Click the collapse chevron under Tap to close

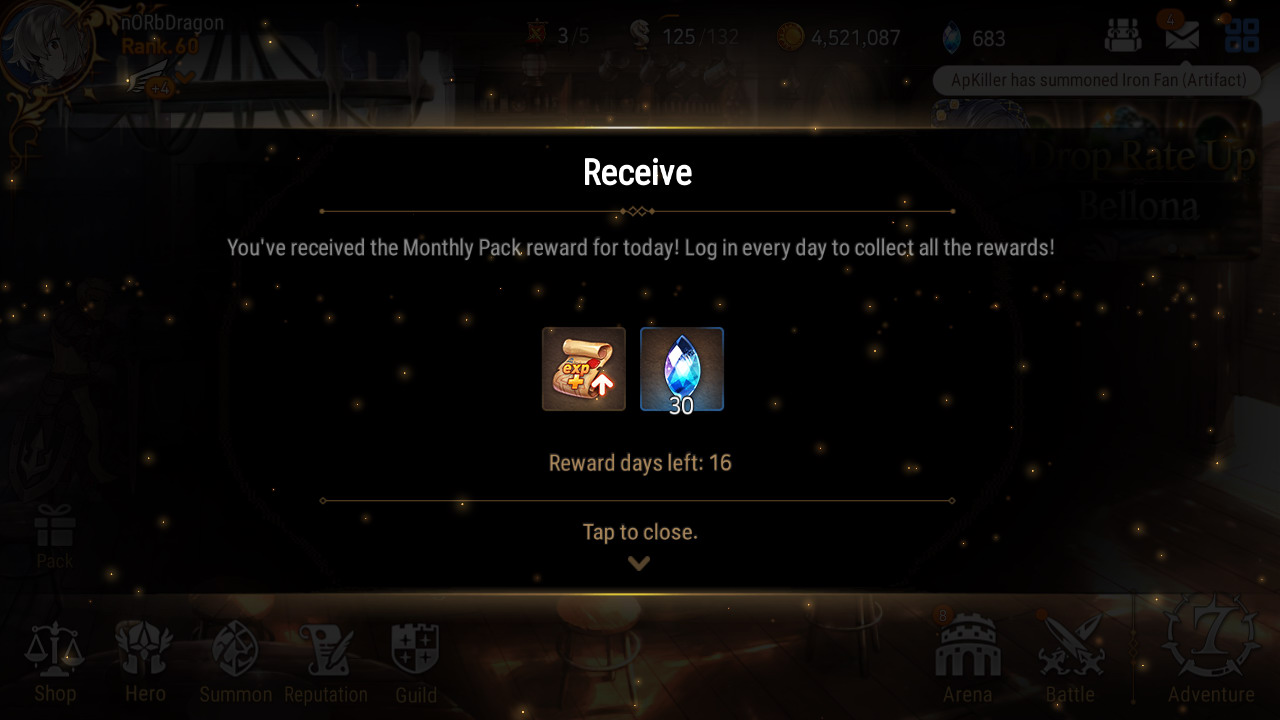pos(639,563)
